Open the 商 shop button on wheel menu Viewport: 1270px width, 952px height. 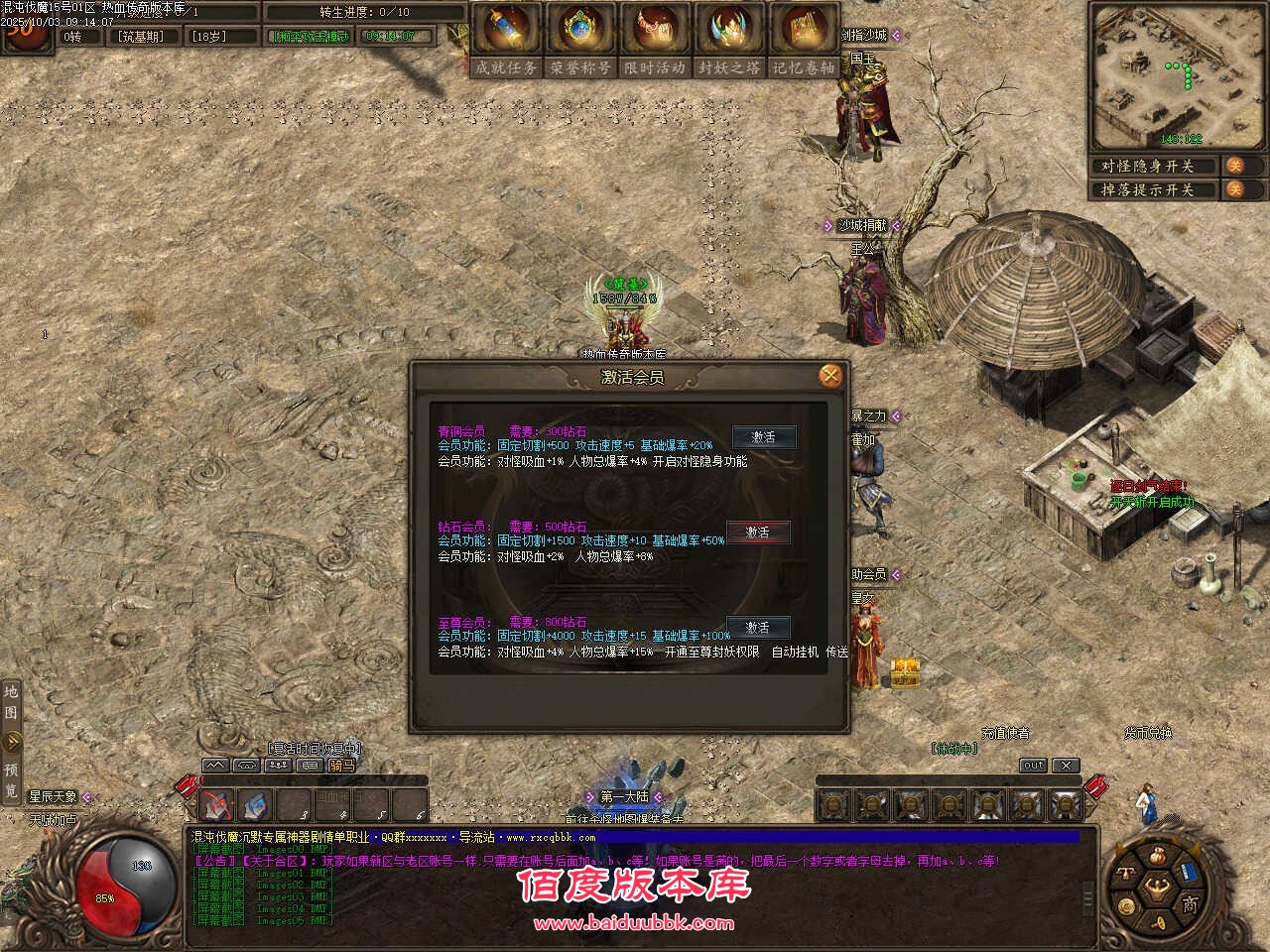coord(1190,903)
